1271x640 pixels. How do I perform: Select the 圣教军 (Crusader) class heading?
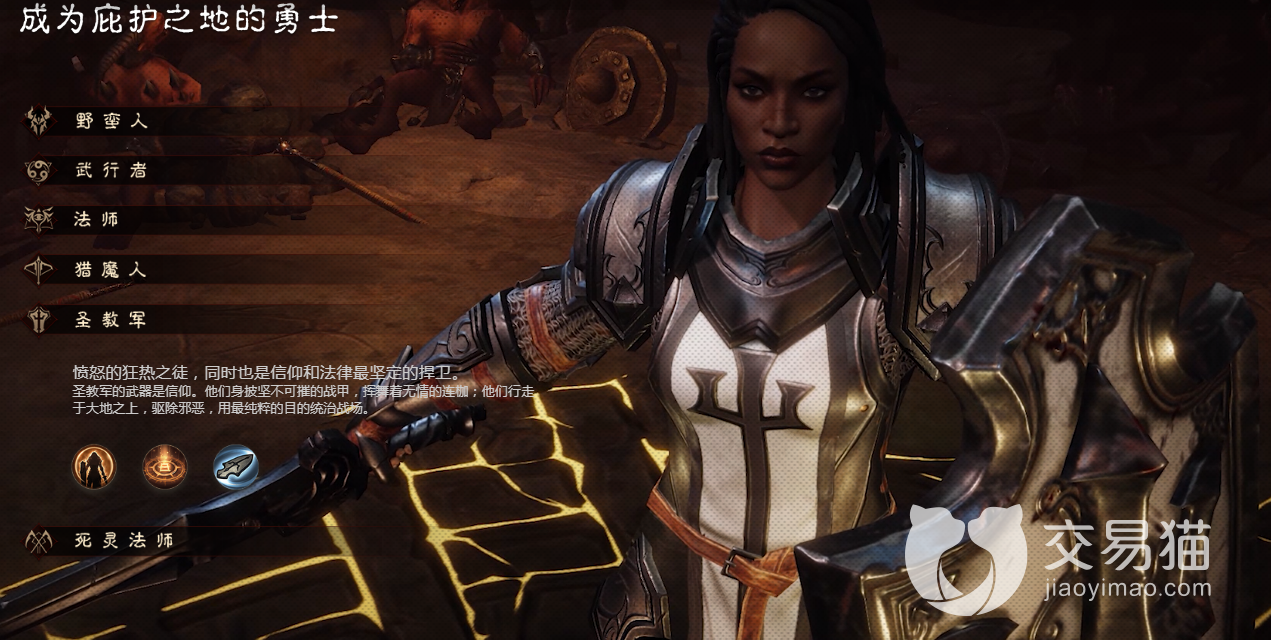(111, 320)
